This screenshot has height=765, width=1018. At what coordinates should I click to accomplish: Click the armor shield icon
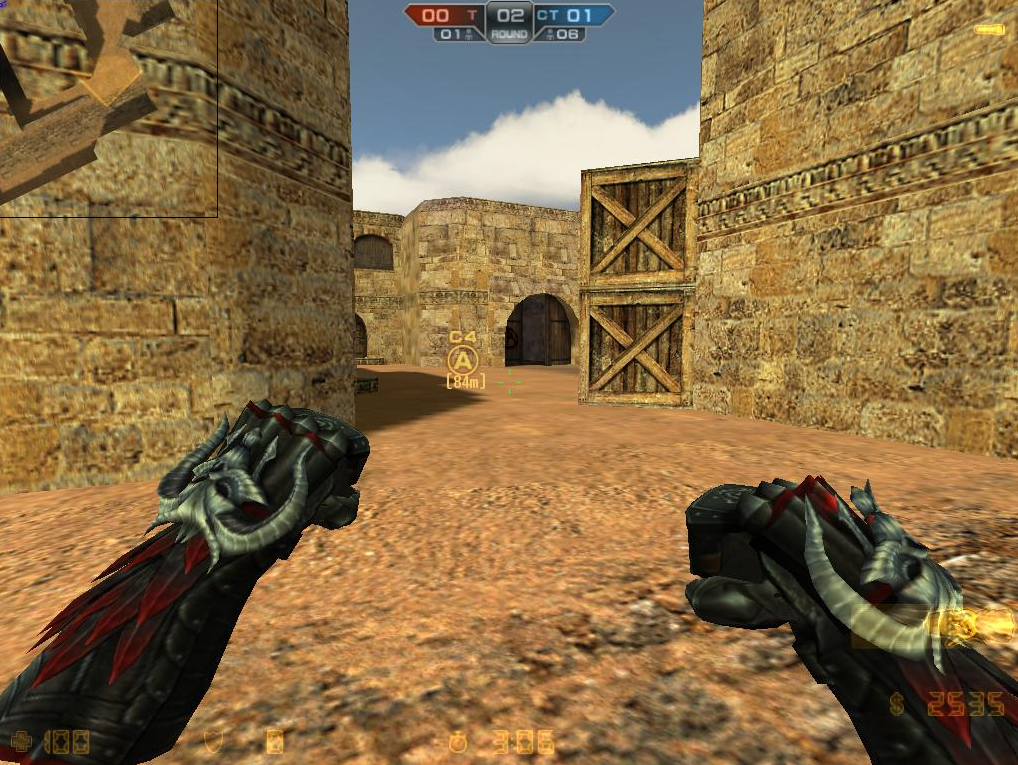(x=212, y=741)
